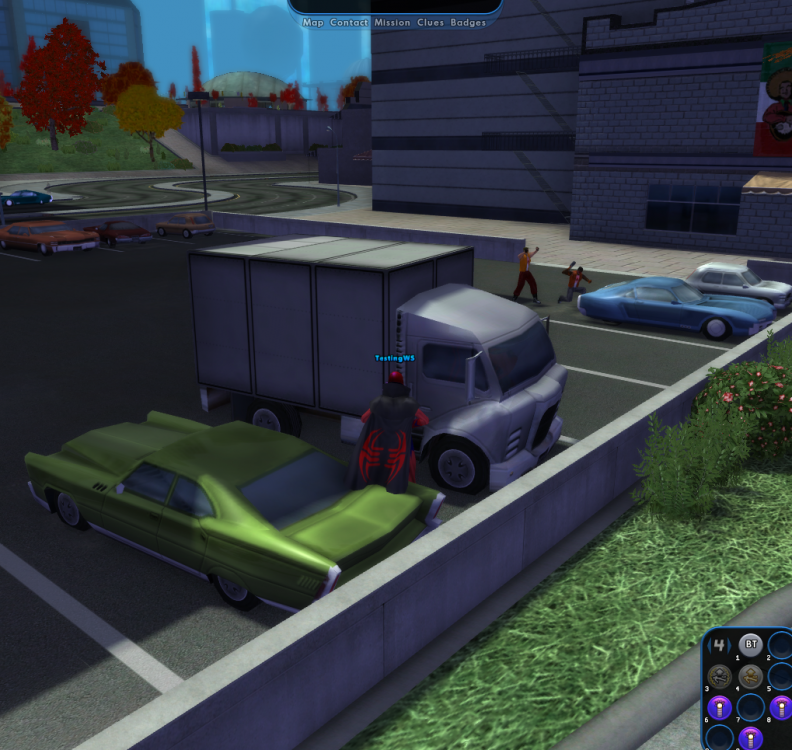View the Clues panel
This screenshot has width=792, height=750.
(431, 22)
